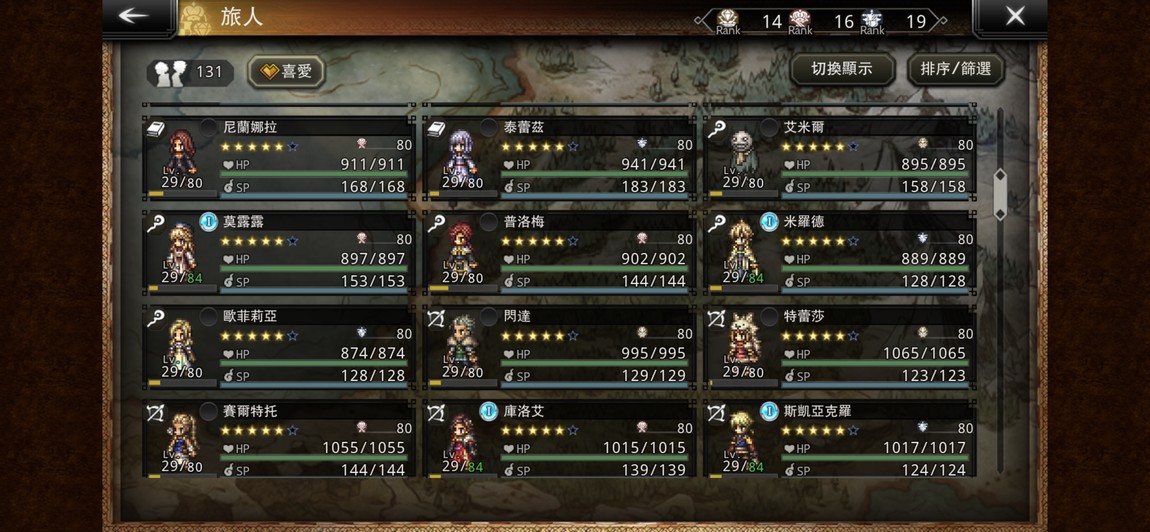Pick traveler 斯凱亞克羅
The height and width of the screenshot is (532, 1150).
point(839,438)
